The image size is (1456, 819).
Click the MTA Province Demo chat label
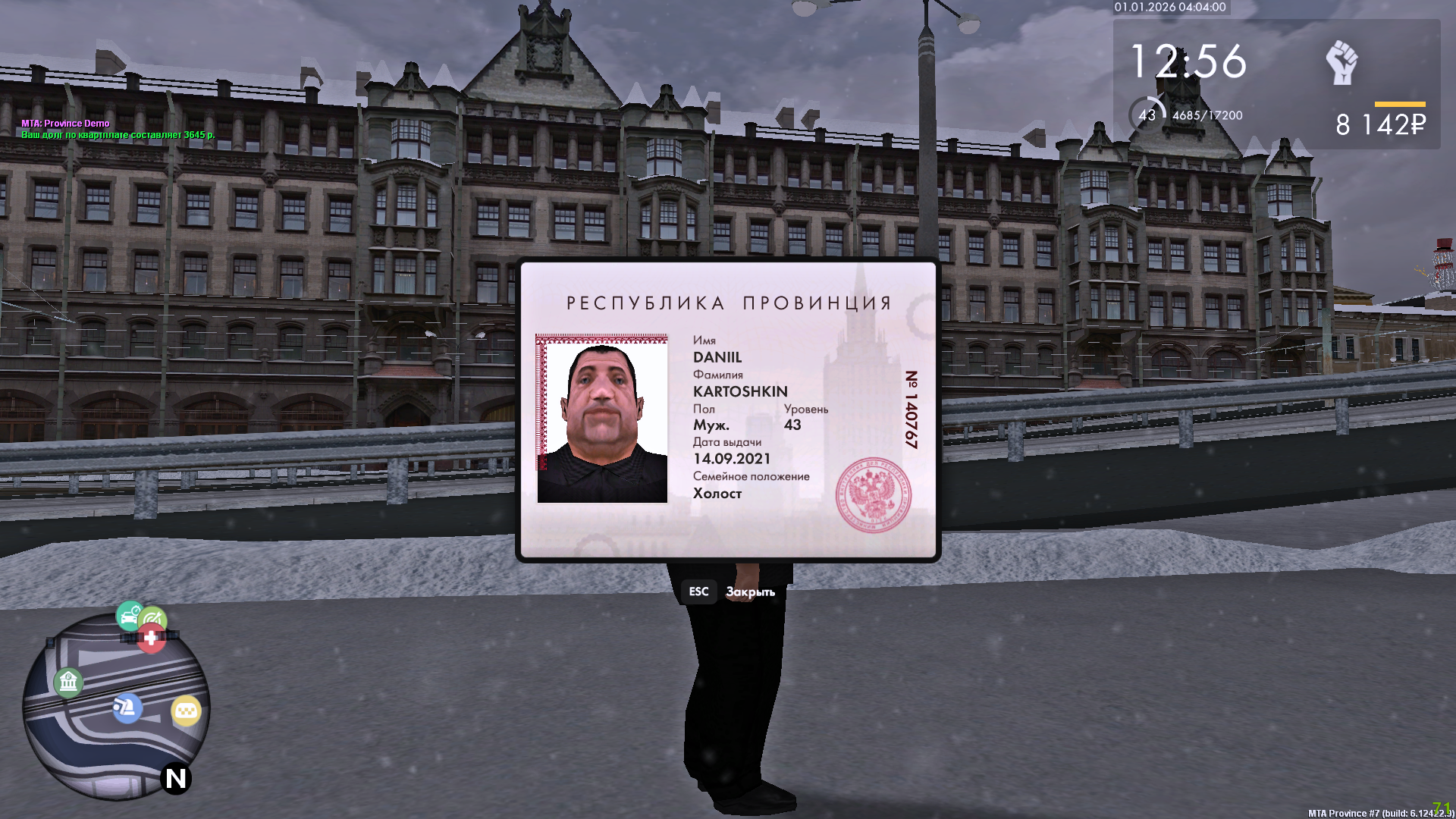(x=64, y=122)
